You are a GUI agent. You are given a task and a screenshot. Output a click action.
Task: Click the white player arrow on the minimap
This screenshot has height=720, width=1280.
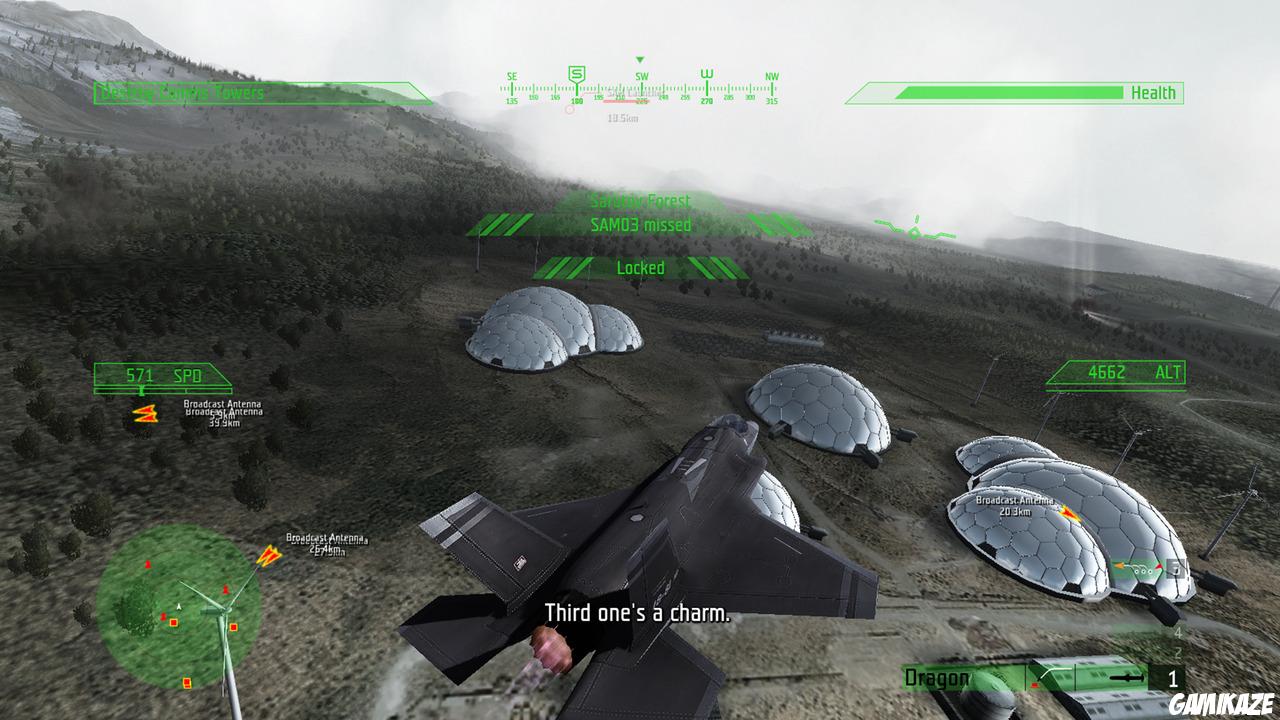(179, 606)
